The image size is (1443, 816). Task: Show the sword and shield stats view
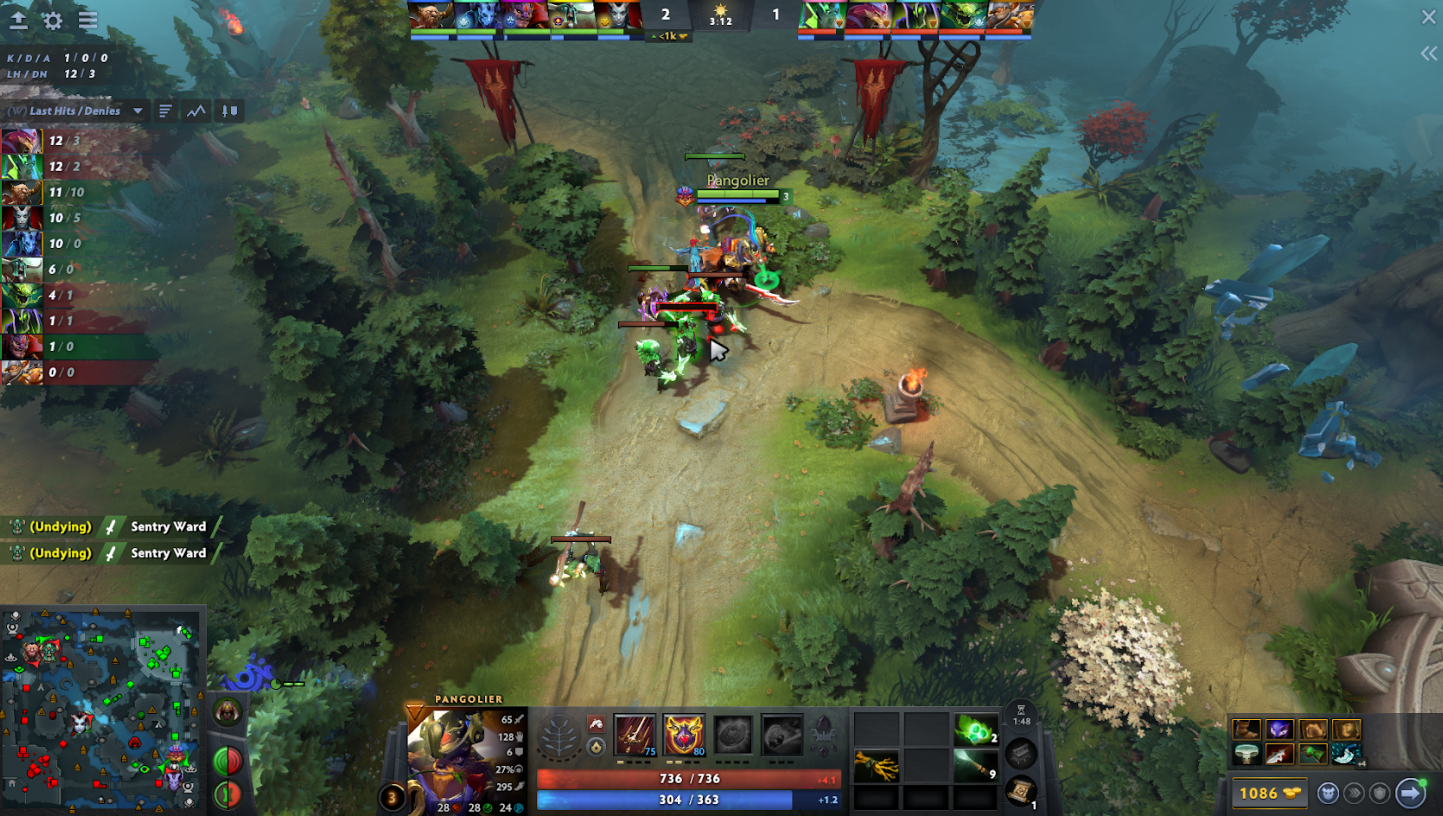[230, 111]
